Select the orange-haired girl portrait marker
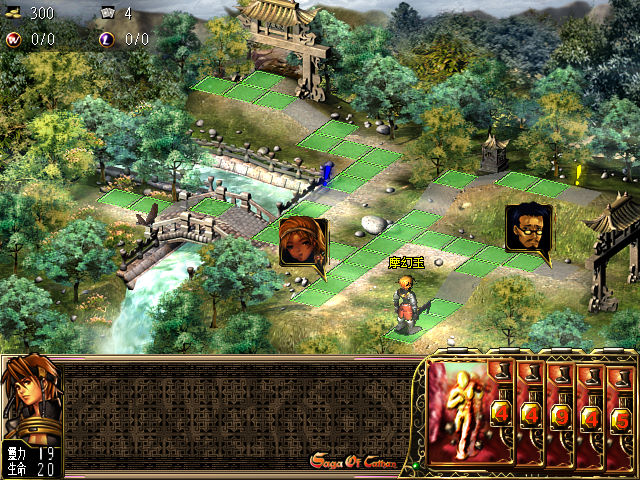Screen dimensions: 640x480 tap(303, 241)
